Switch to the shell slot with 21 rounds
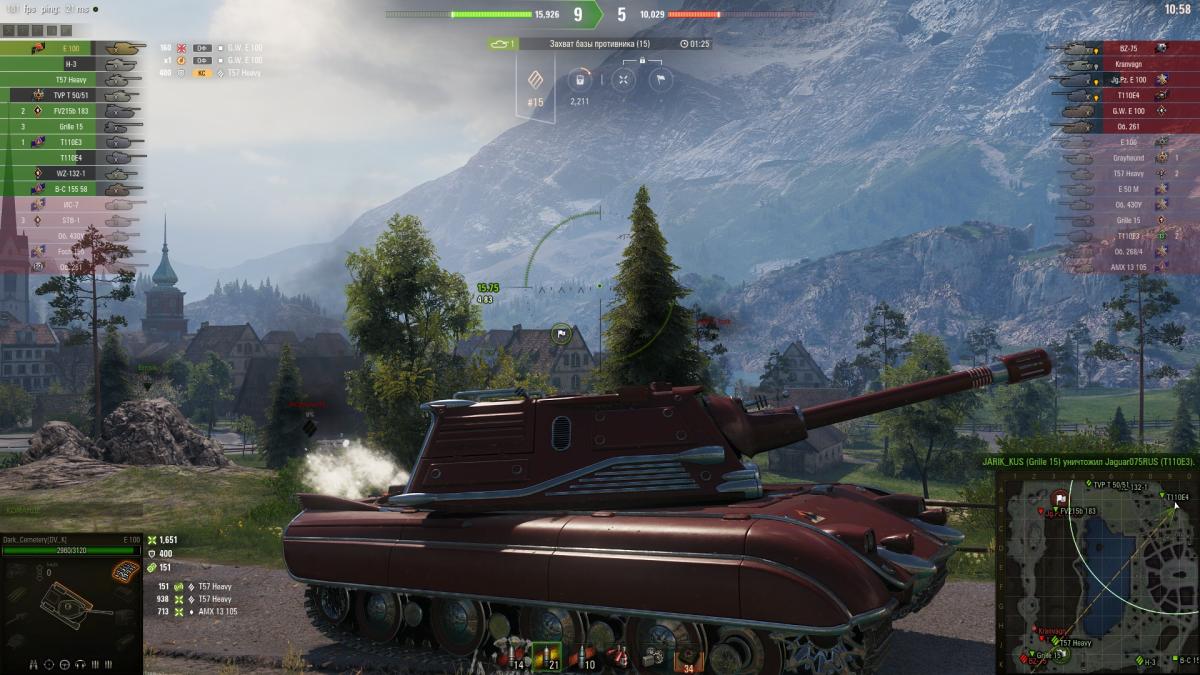The image size is (1200, 675). [x=546, y=653]
